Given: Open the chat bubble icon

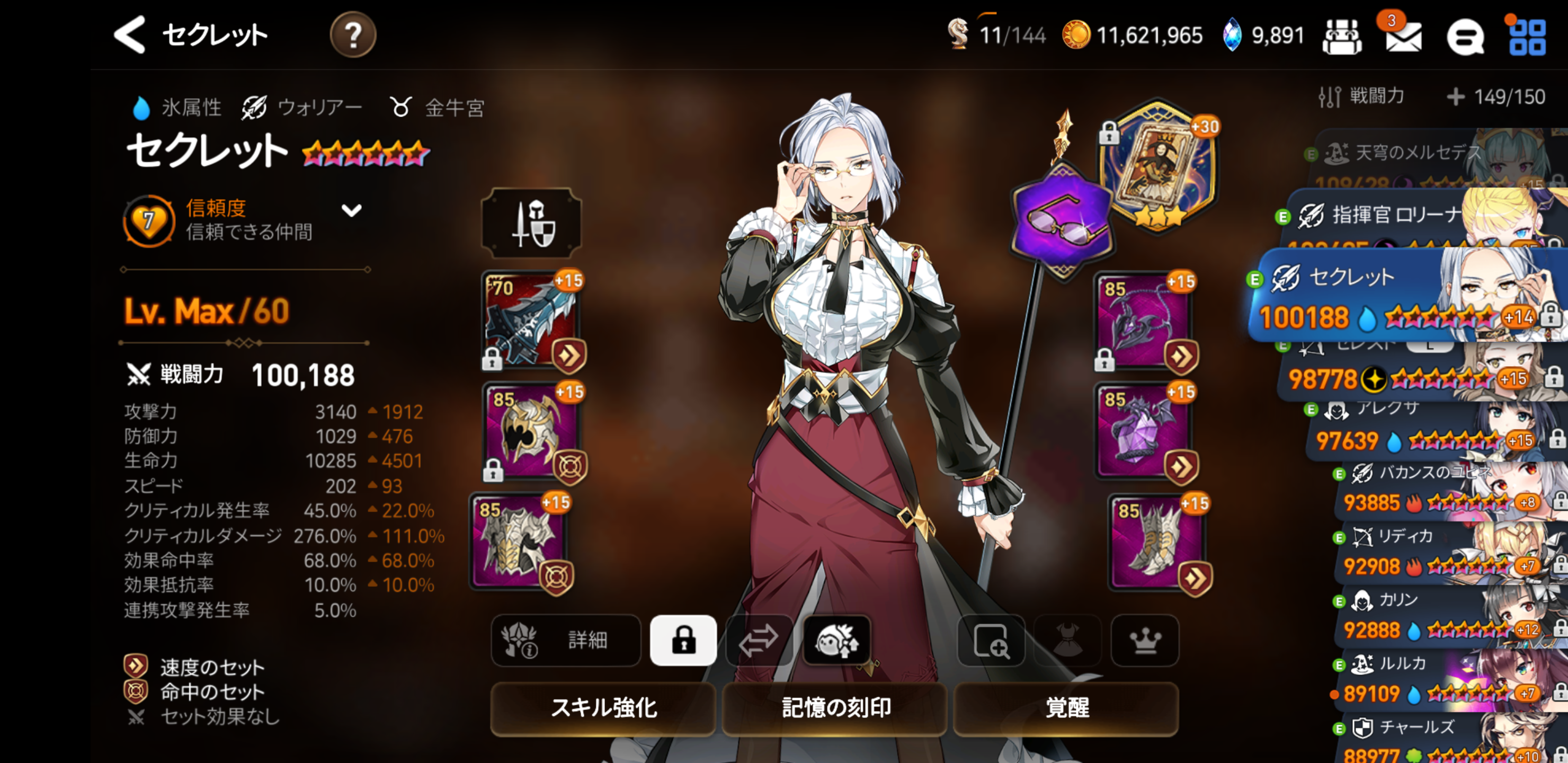Looking at the screenshot, I should pos(1466,37).
